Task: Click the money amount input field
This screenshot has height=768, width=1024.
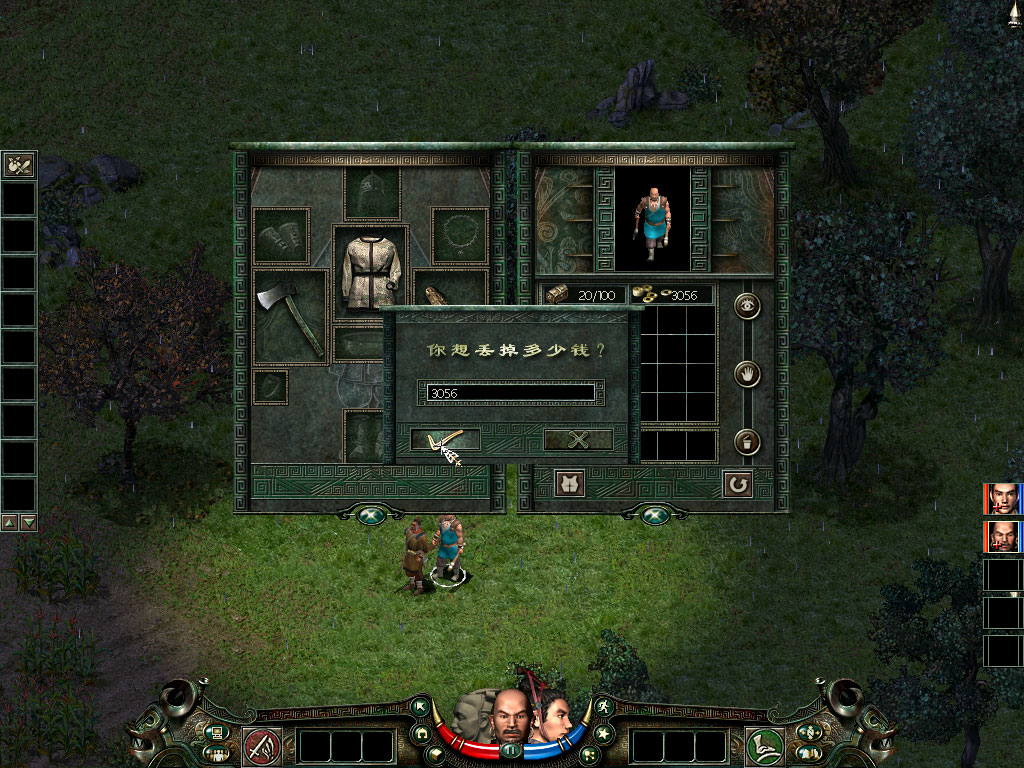Action: [x=510, y=393]
